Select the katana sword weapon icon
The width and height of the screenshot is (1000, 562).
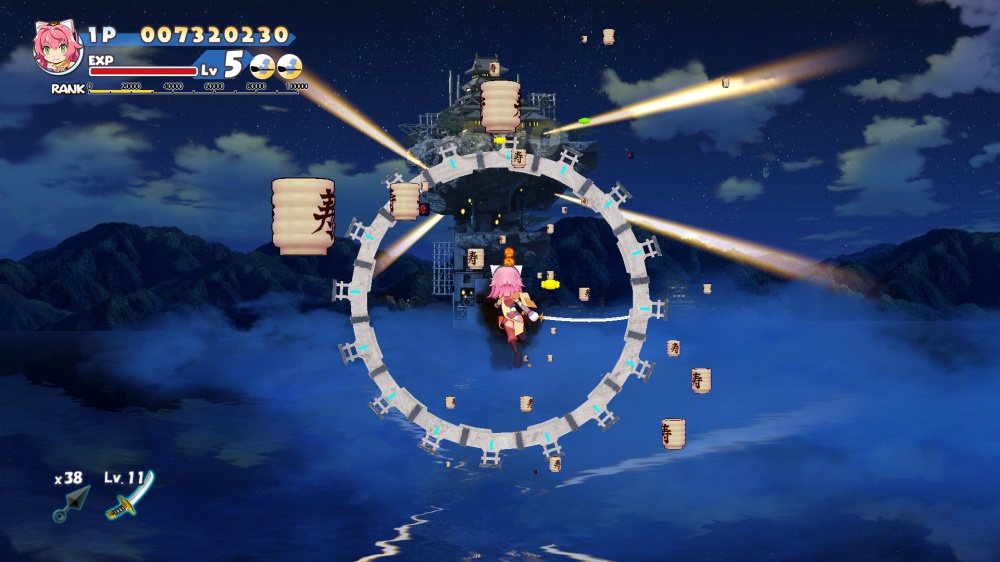point(129,498)
